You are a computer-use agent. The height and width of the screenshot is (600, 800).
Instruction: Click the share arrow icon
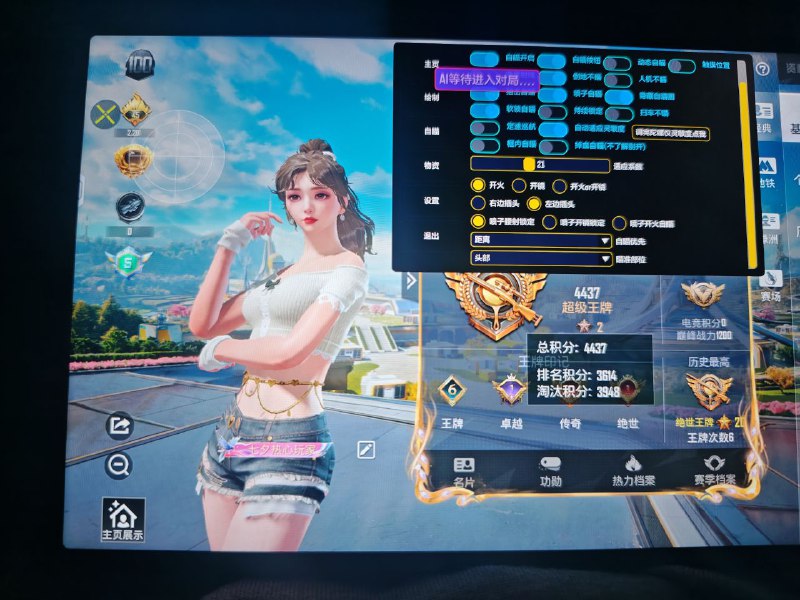point(119,427)
